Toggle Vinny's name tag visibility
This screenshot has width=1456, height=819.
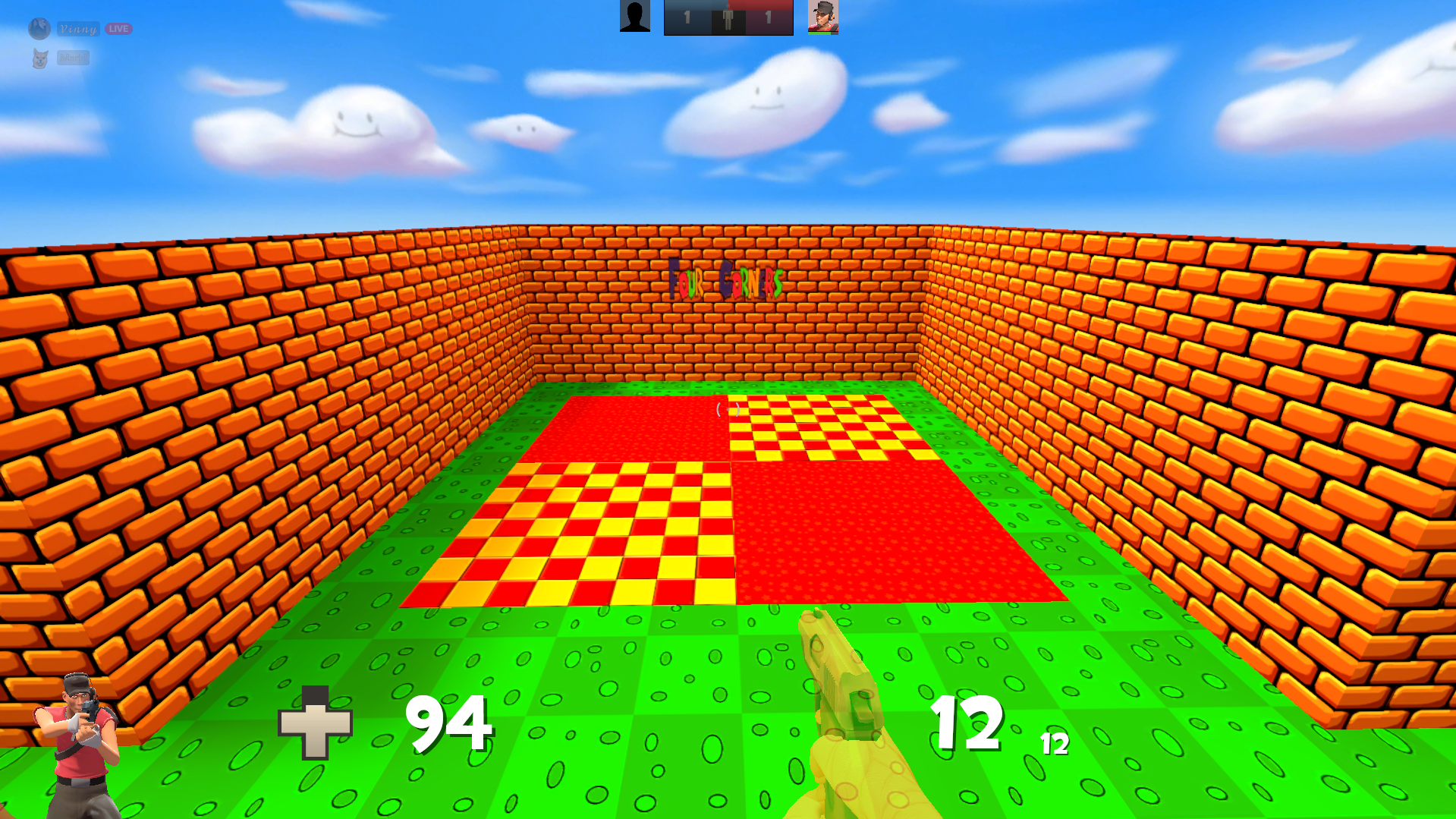pyautogui.click(x=78, y=29)
